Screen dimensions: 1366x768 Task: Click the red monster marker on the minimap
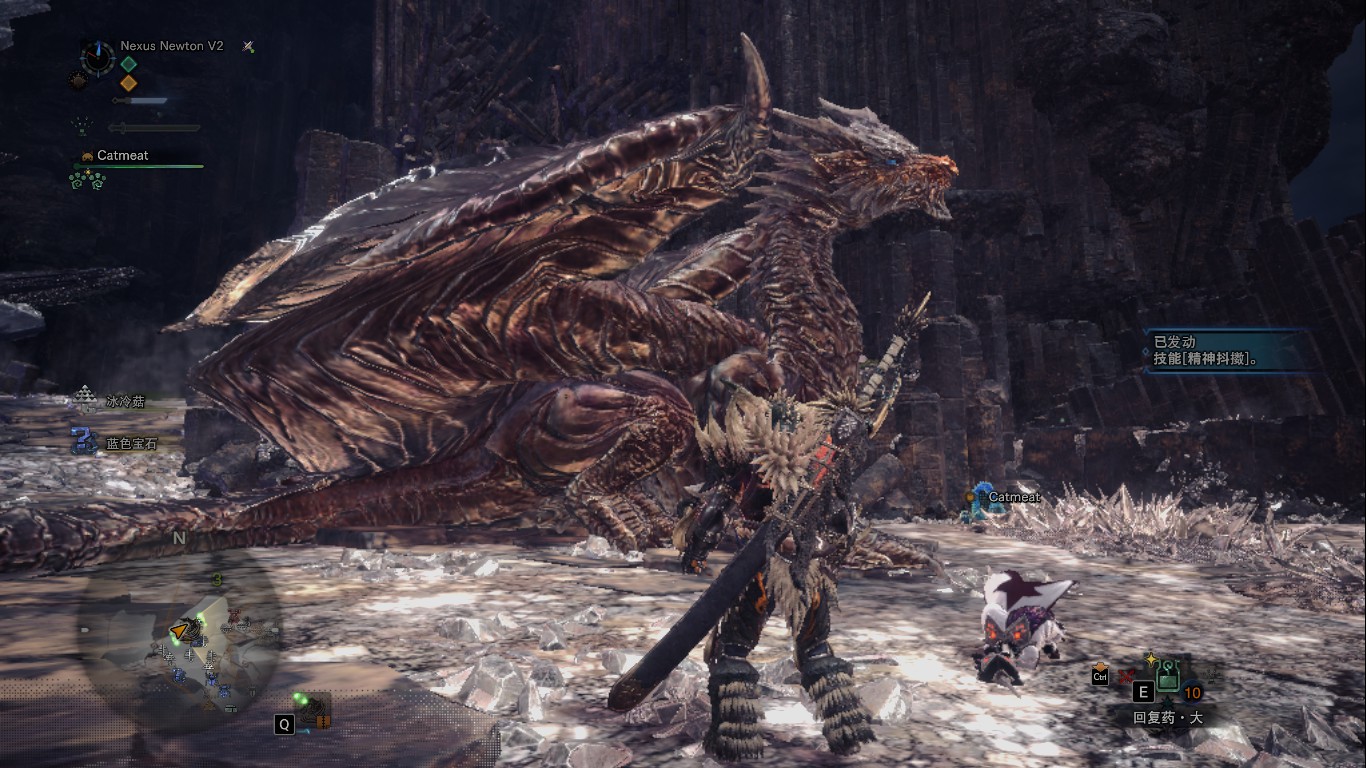pos(234,616)
